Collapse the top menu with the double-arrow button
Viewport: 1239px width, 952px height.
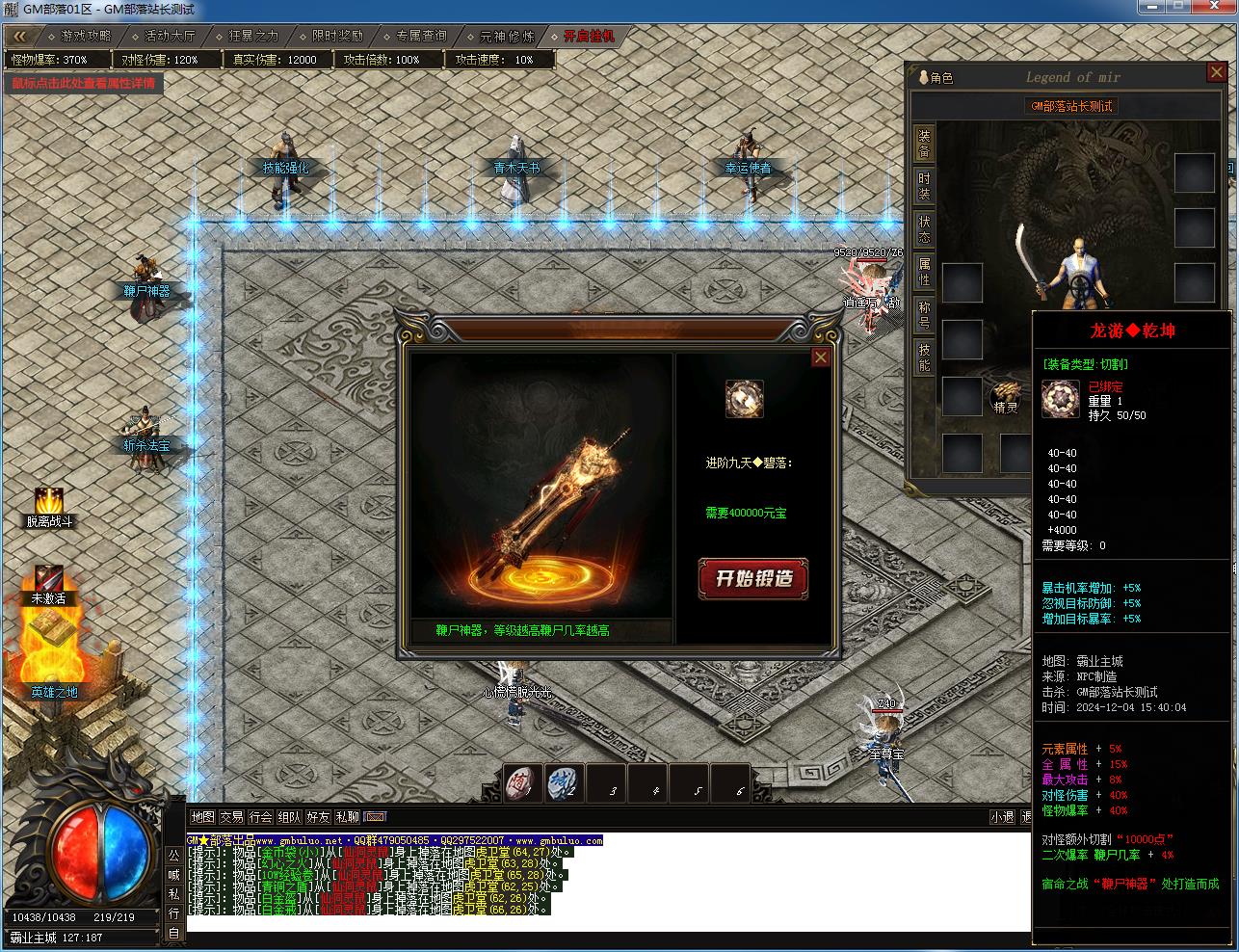pos(21,36)
